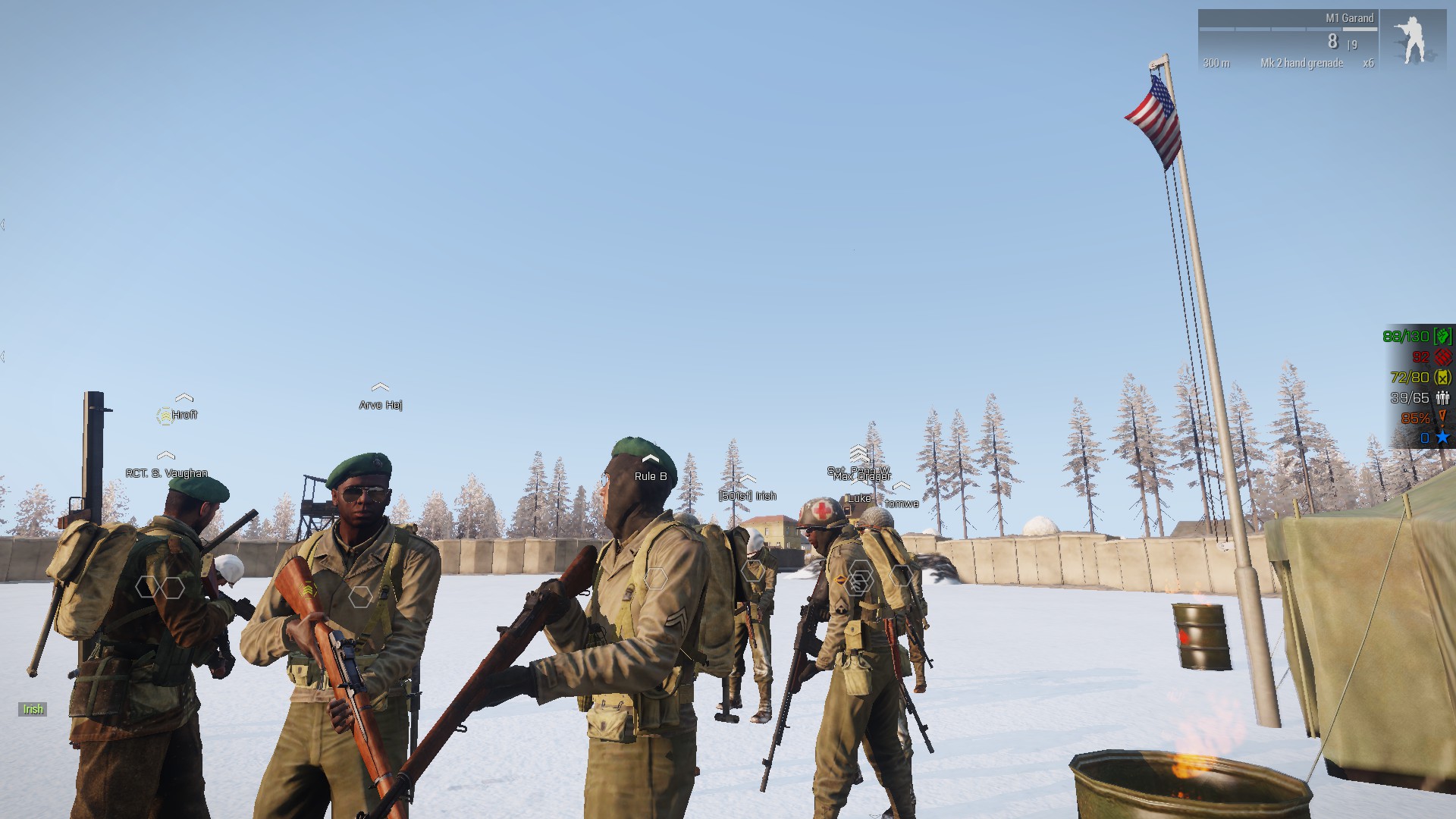Click the yellow canister status icon
This screenshot has width=1456, height=819.
click(1442, 377)
